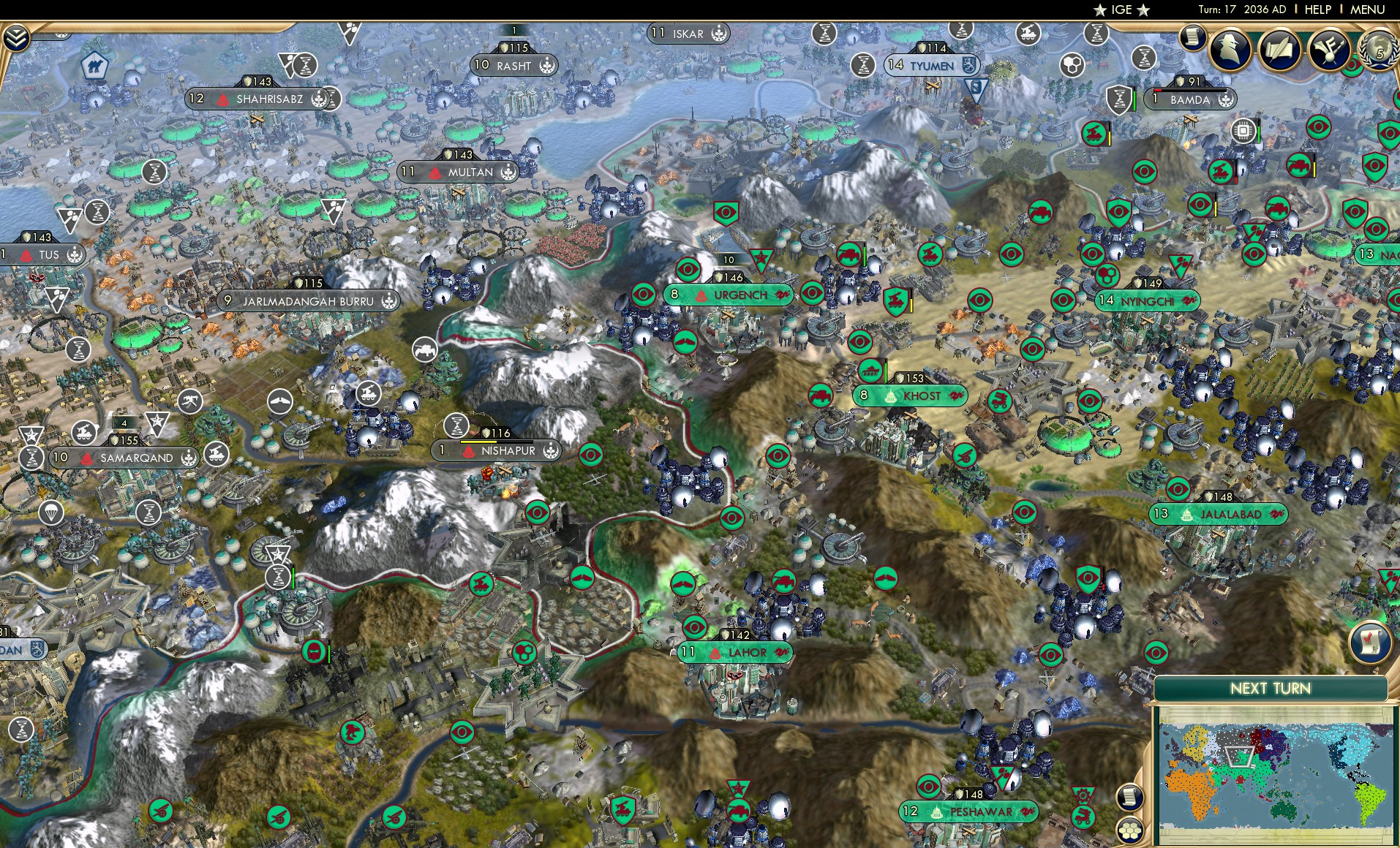
Task: Open the MENU
Action: (1369, 10)
